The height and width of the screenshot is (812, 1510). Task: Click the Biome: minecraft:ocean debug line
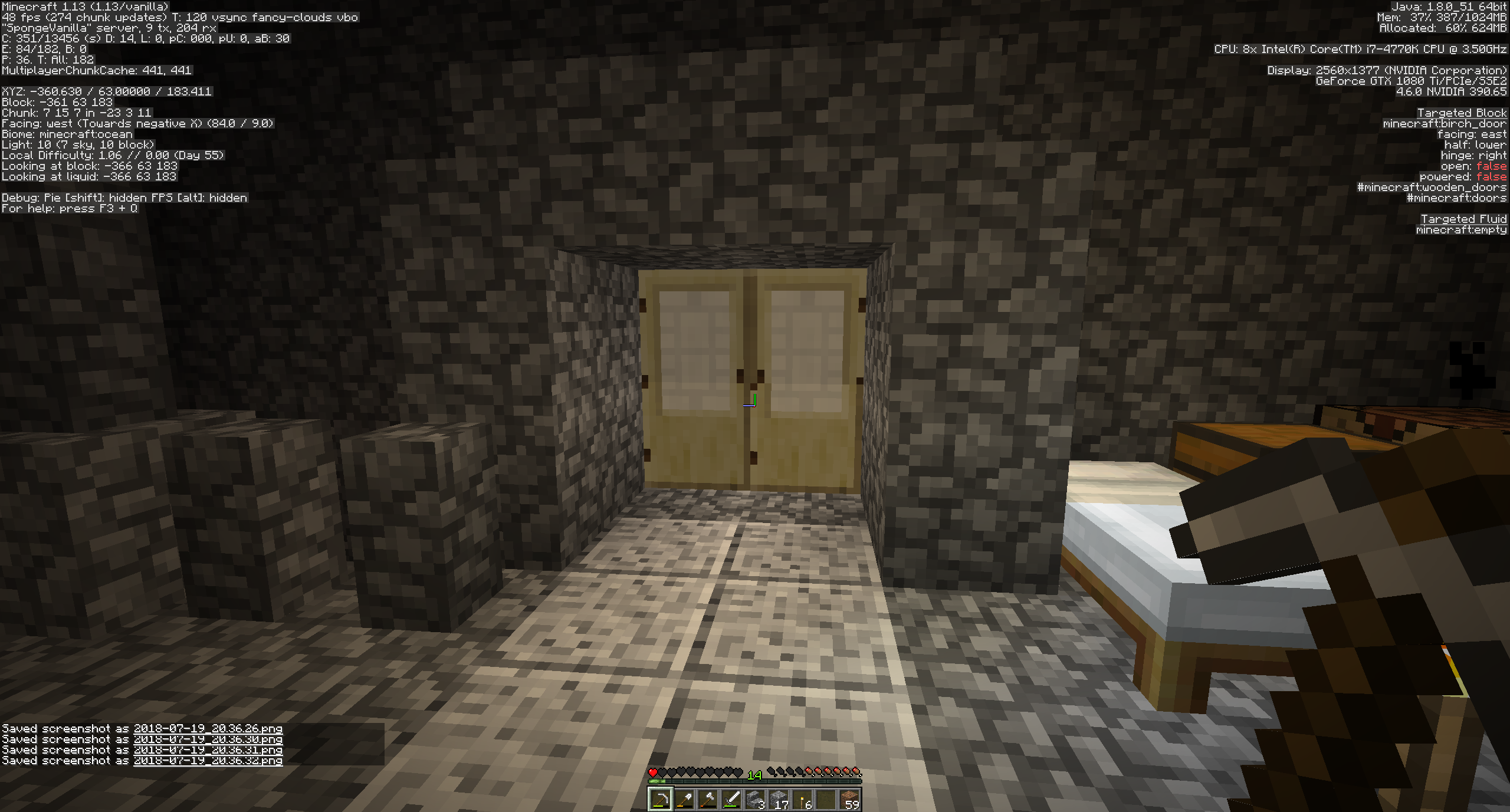pos(67,134)
